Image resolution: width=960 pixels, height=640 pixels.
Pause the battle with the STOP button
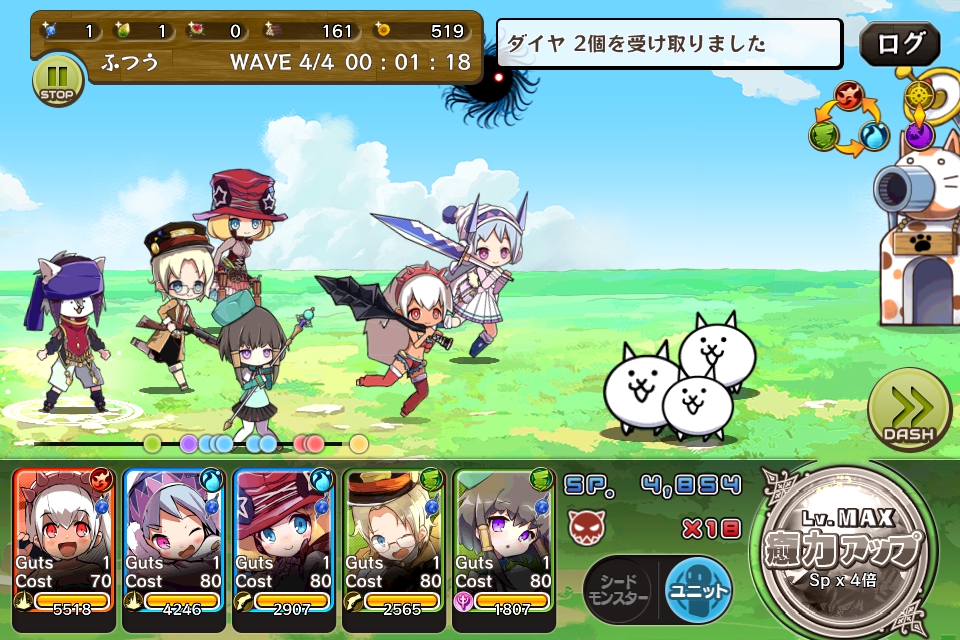[x=58, y=81]
